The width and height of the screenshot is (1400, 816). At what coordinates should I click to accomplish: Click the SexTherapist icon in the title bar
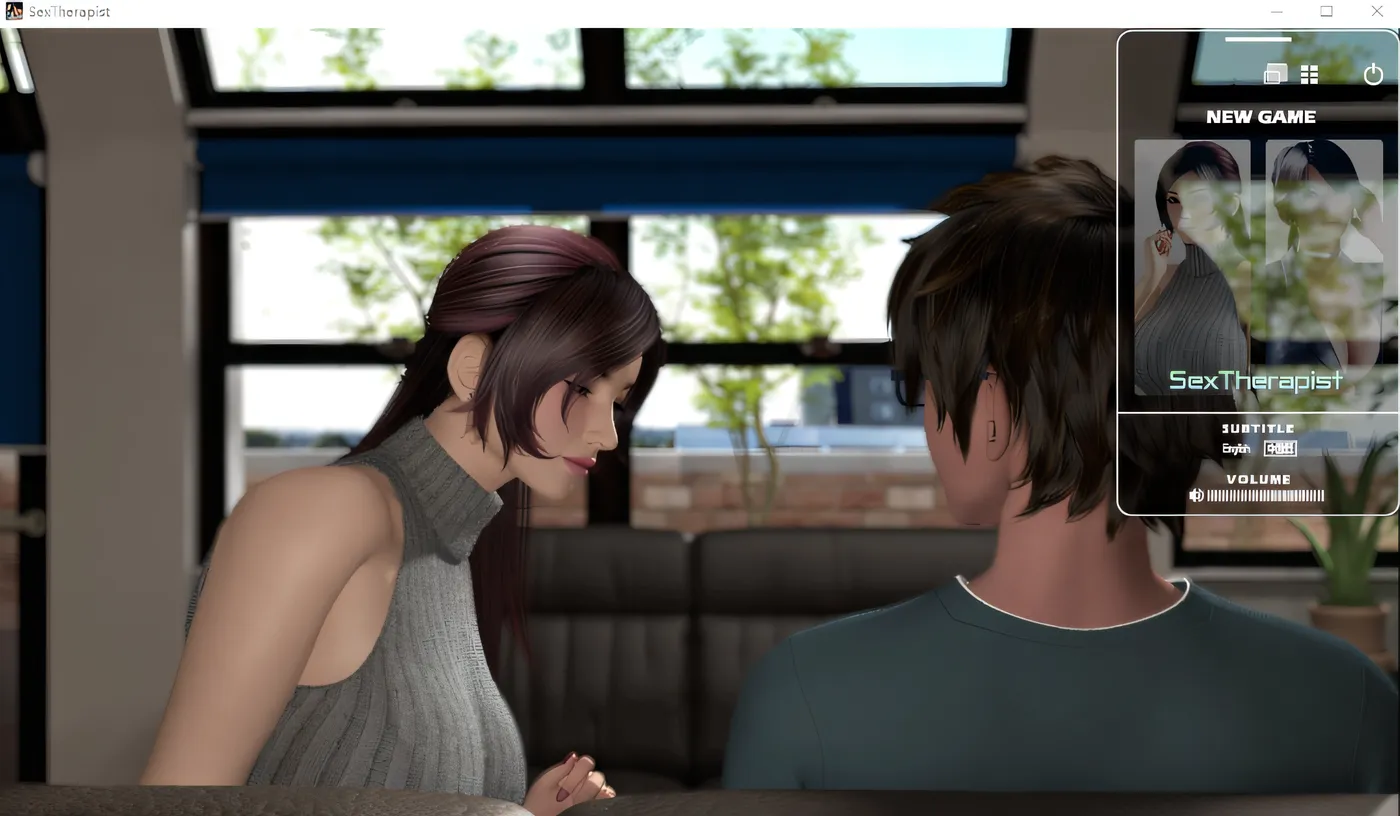[x=14, y=11]
